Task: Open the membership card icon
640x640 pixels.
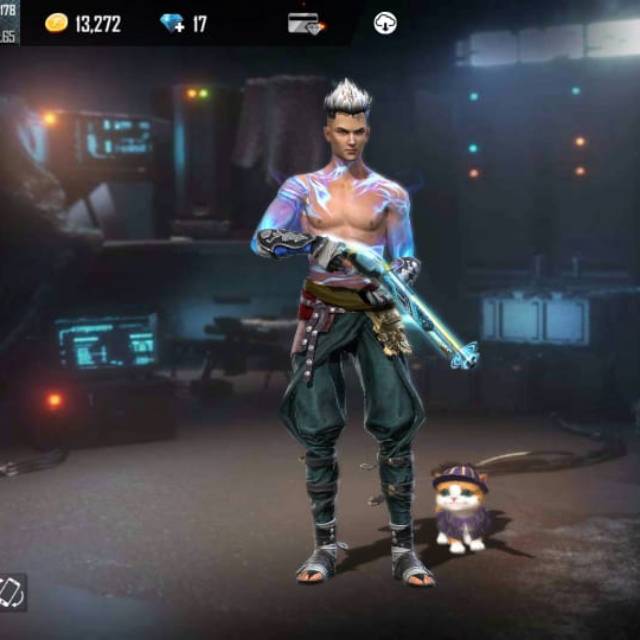Action: pos(305,23)
